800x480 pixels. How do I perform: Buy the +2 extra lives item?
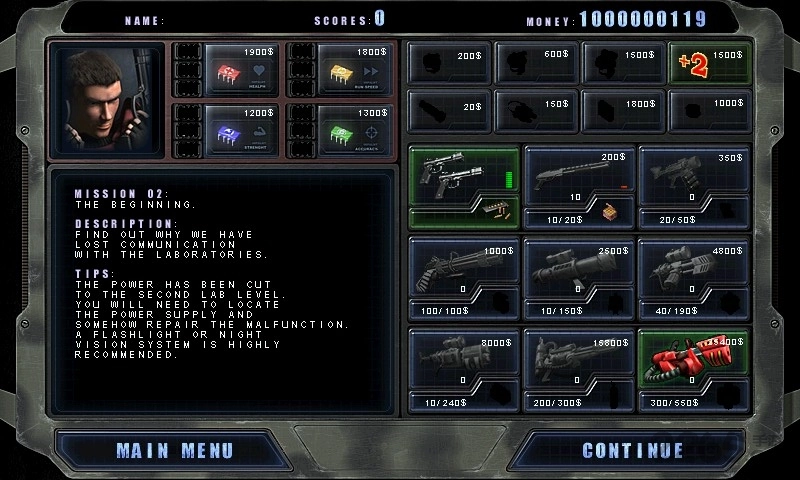pyautogui.click(x=708, y=62)
